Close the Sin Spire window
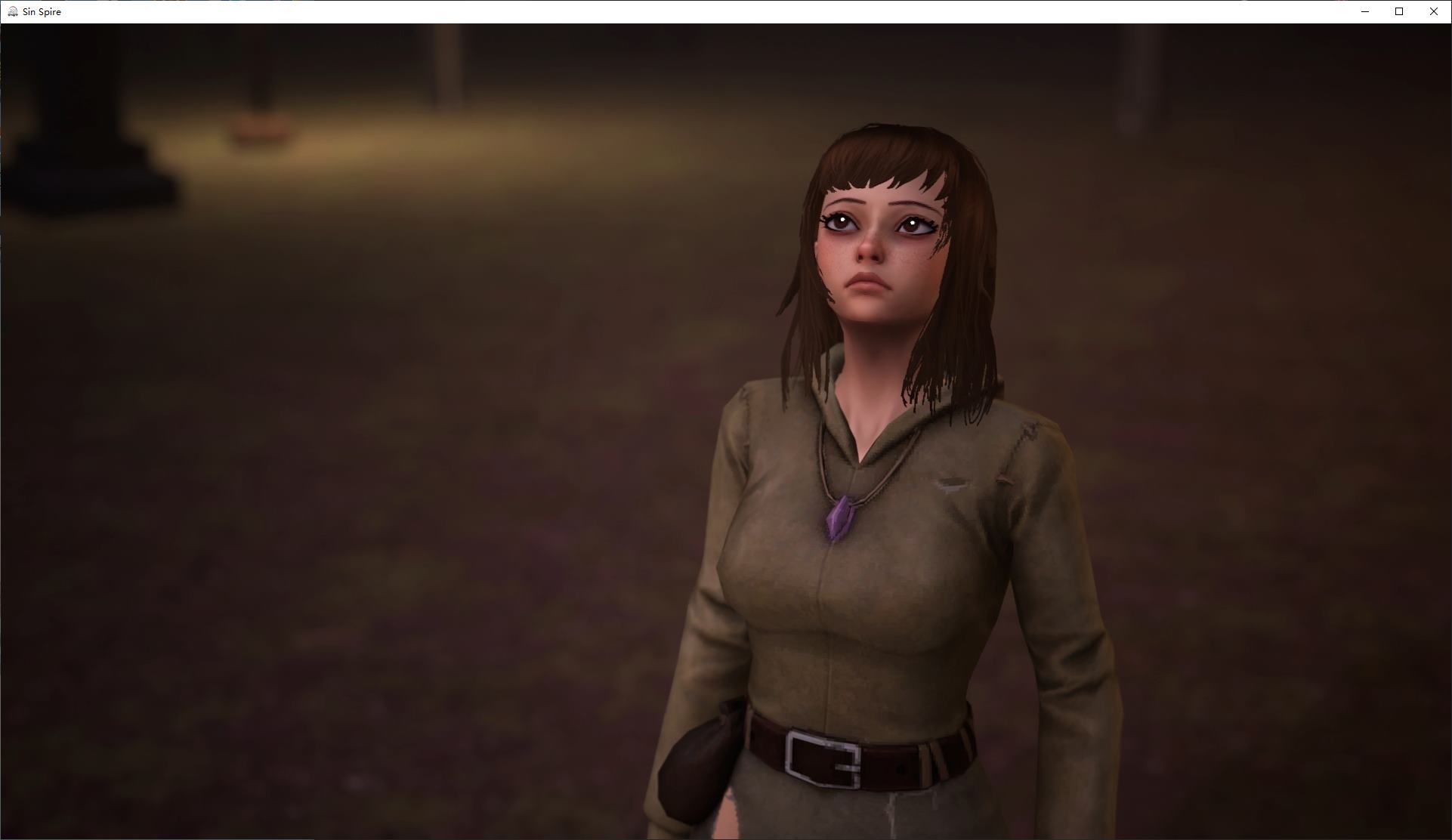 [x=1433, y=11]
